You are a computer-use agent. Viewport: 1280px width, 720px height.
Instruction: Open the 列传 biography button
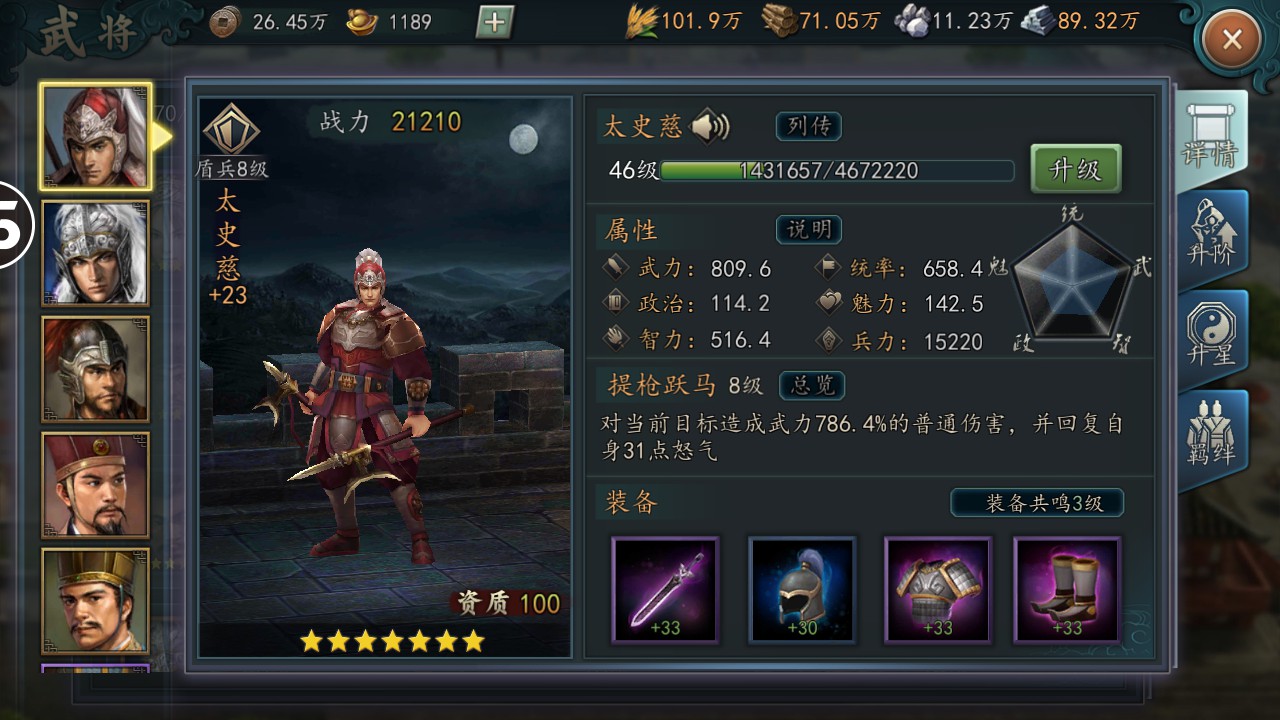(x=808, y=126)
